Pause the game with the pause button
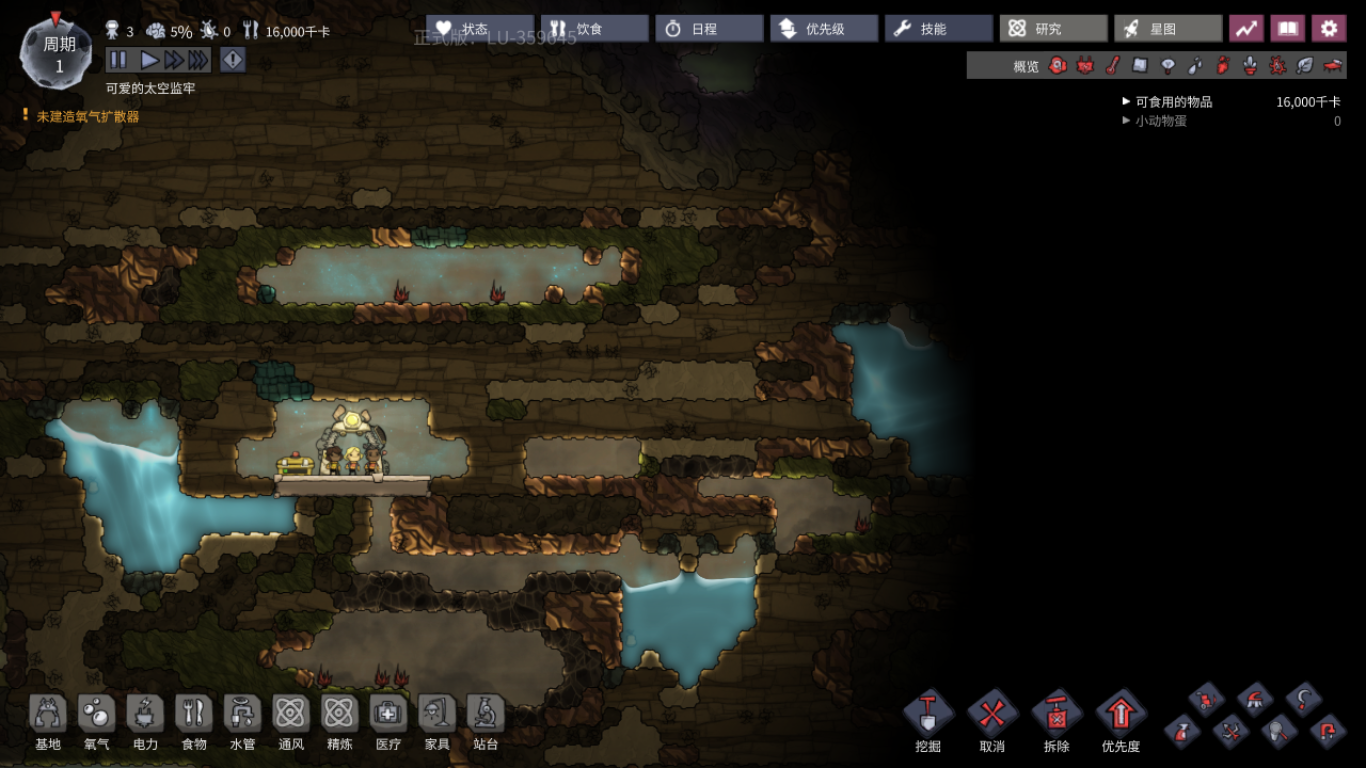This screenshot has height=768, width=1366. pyautogui.click(x=118, y=60)
